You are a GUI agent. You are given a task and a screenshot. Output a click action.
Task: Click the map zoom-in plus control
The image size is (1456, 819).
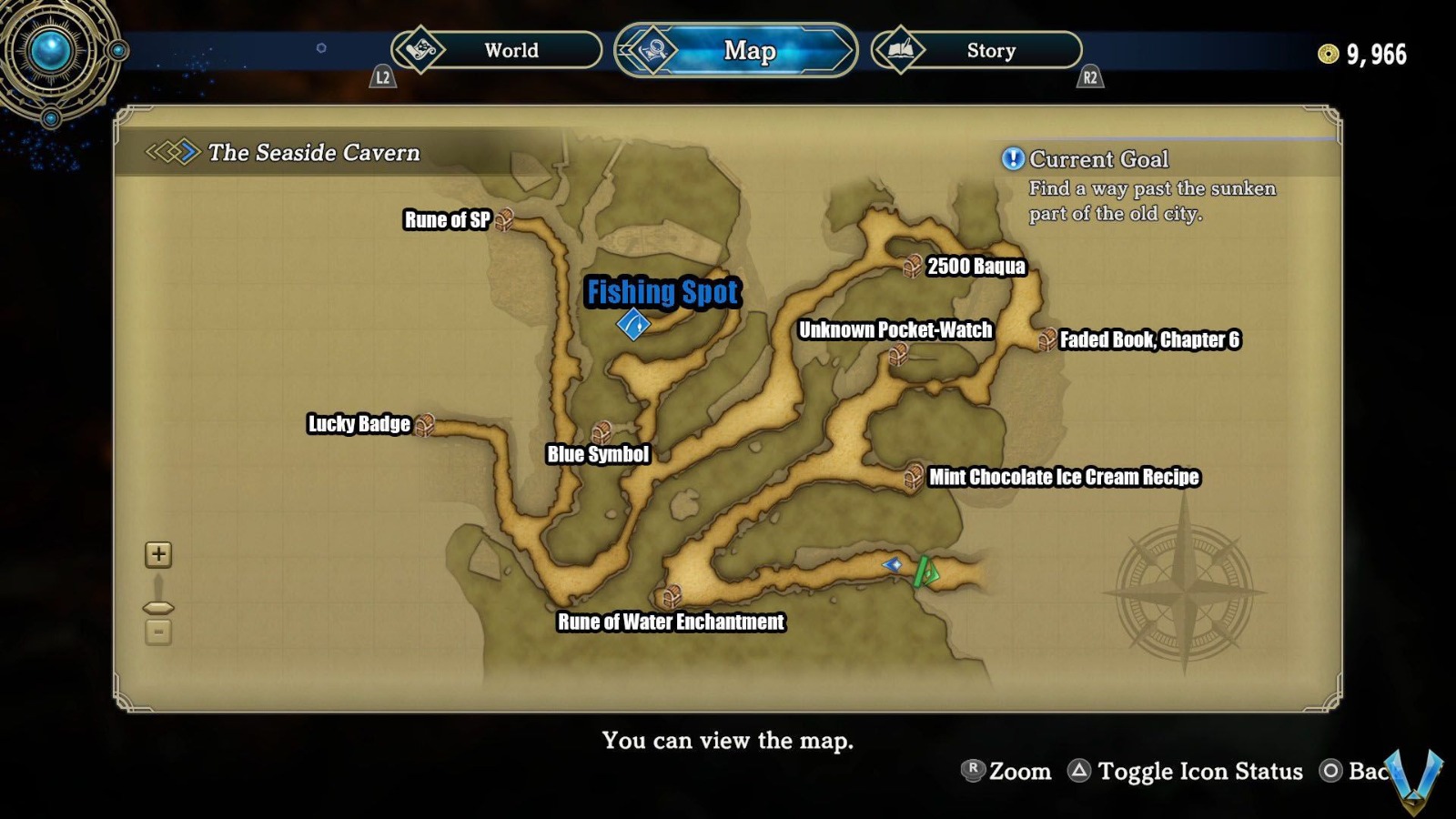point(158,554)
